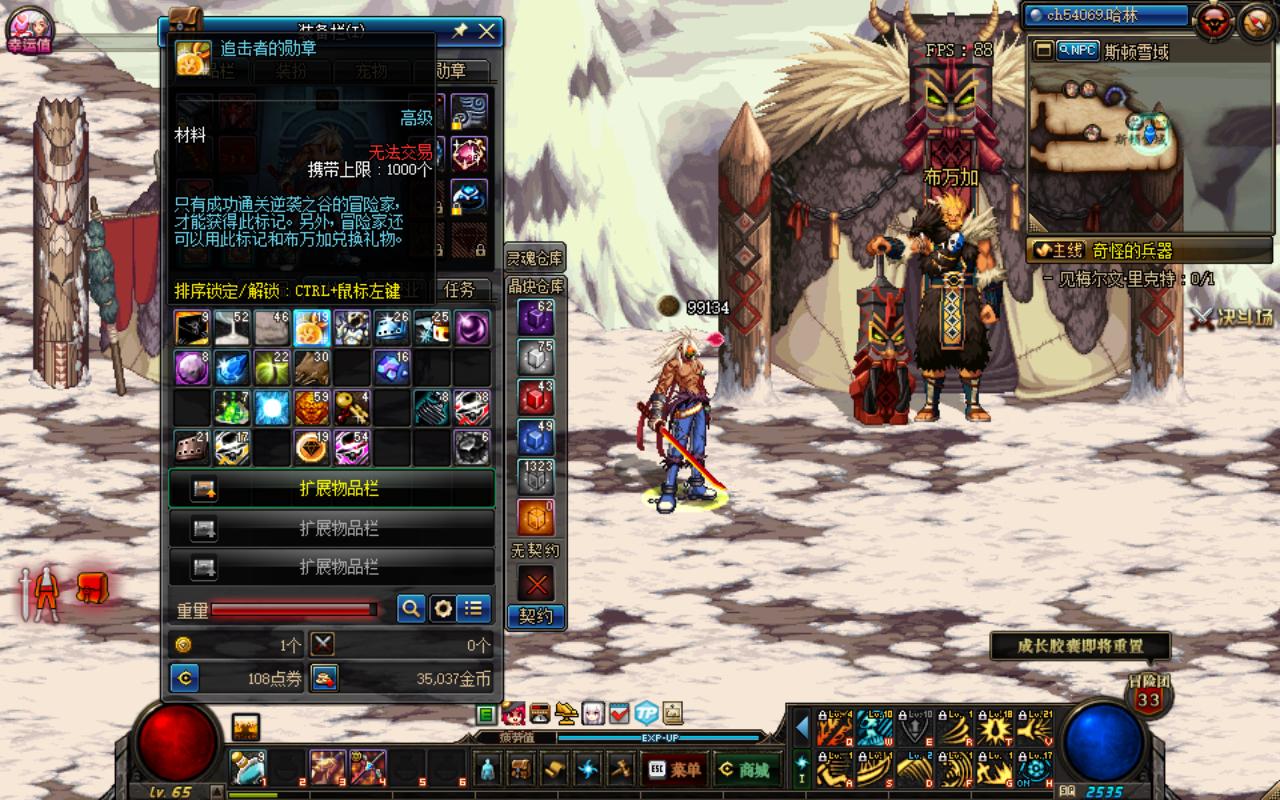
Task: Open the 商城 shop
Action: point(746,769)
